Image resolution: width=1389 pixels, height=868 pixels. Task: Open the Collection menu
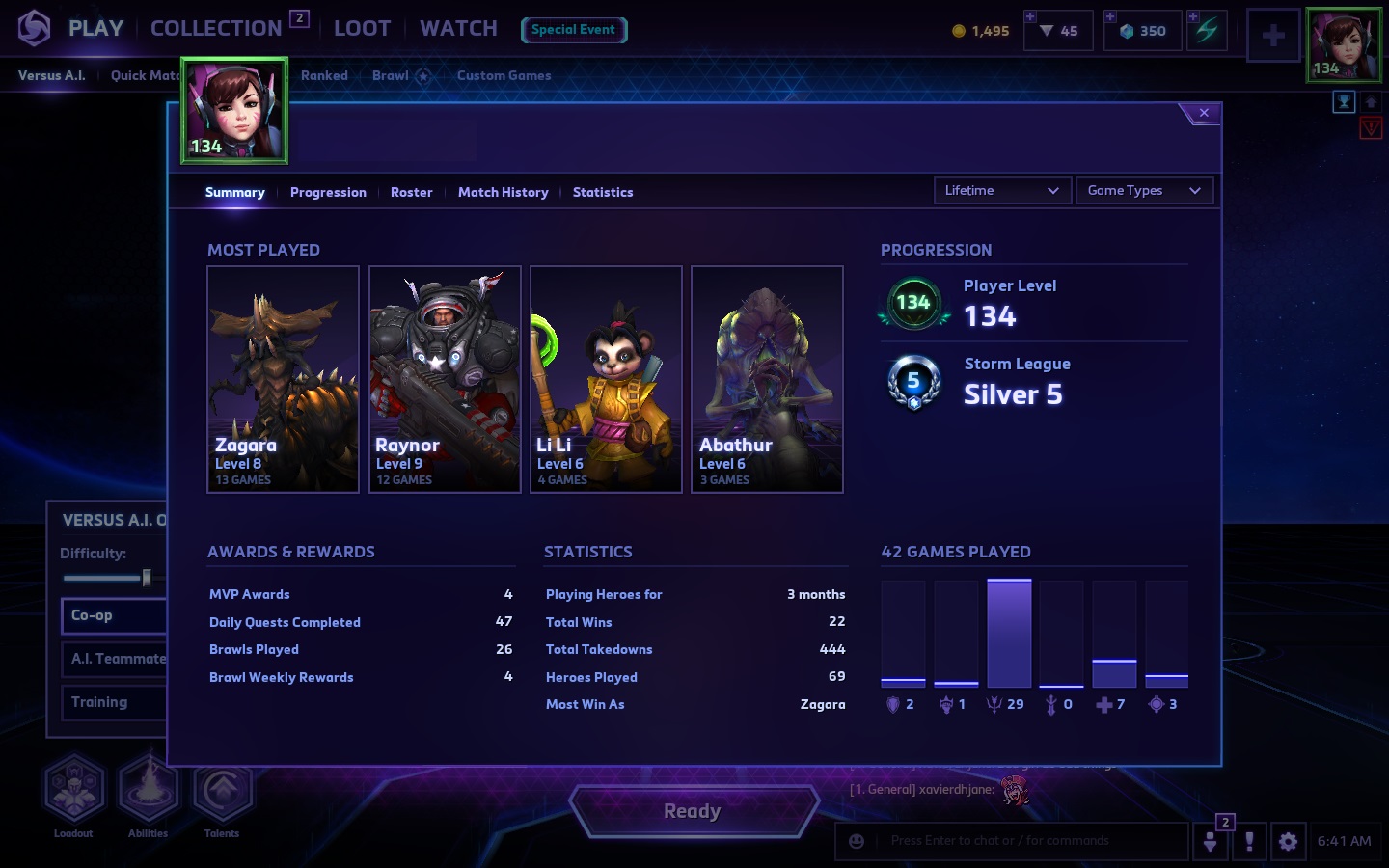pyautogui.click(x=216, y=29)
